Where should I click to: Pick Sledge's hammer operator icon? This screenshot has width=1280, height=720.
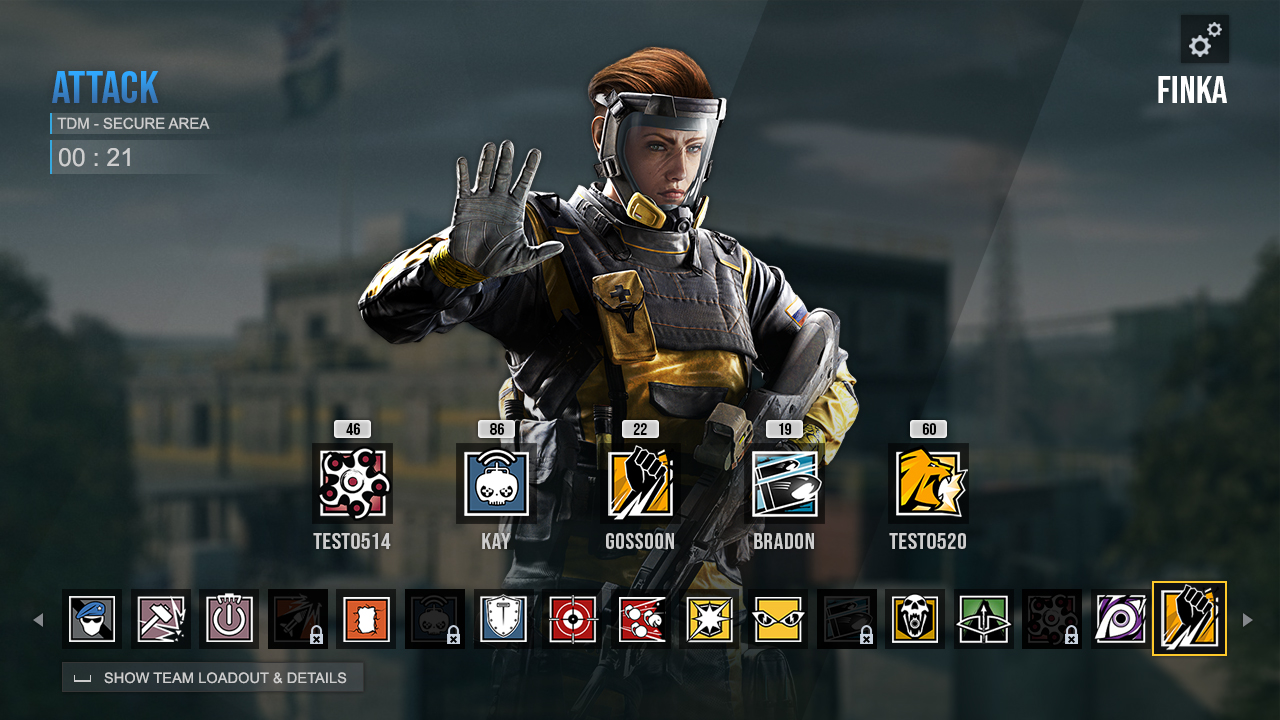pos(161,619)
